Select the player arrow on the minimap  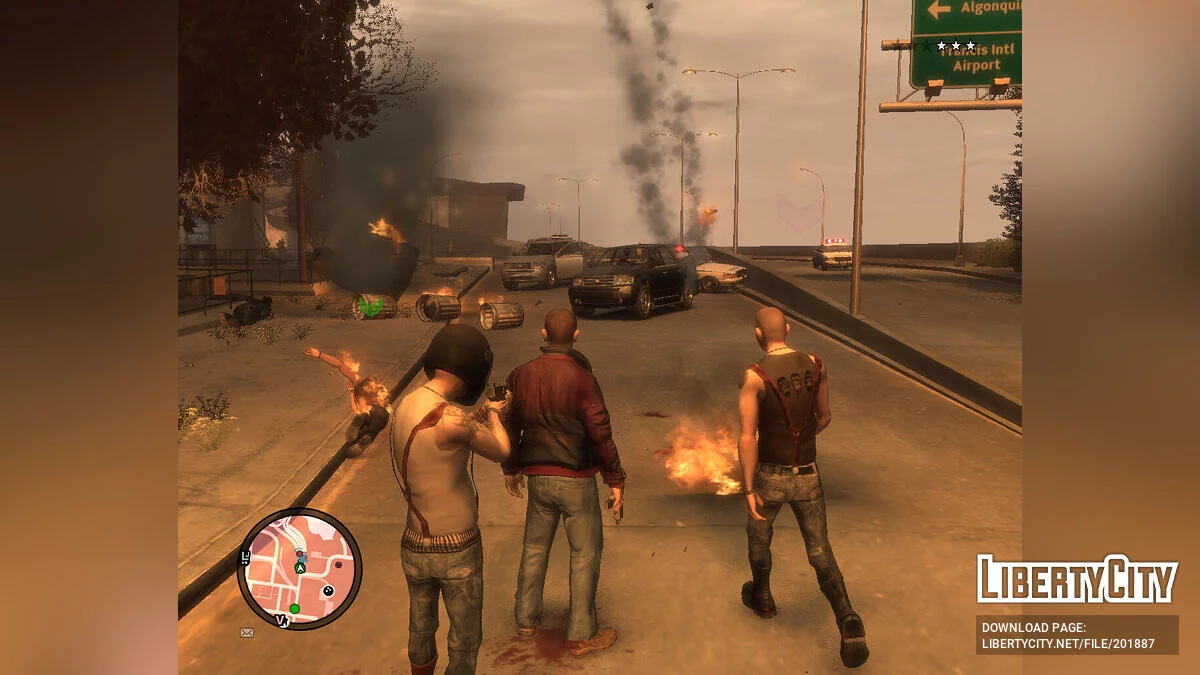pyautogui.click(x=299, y=567)
